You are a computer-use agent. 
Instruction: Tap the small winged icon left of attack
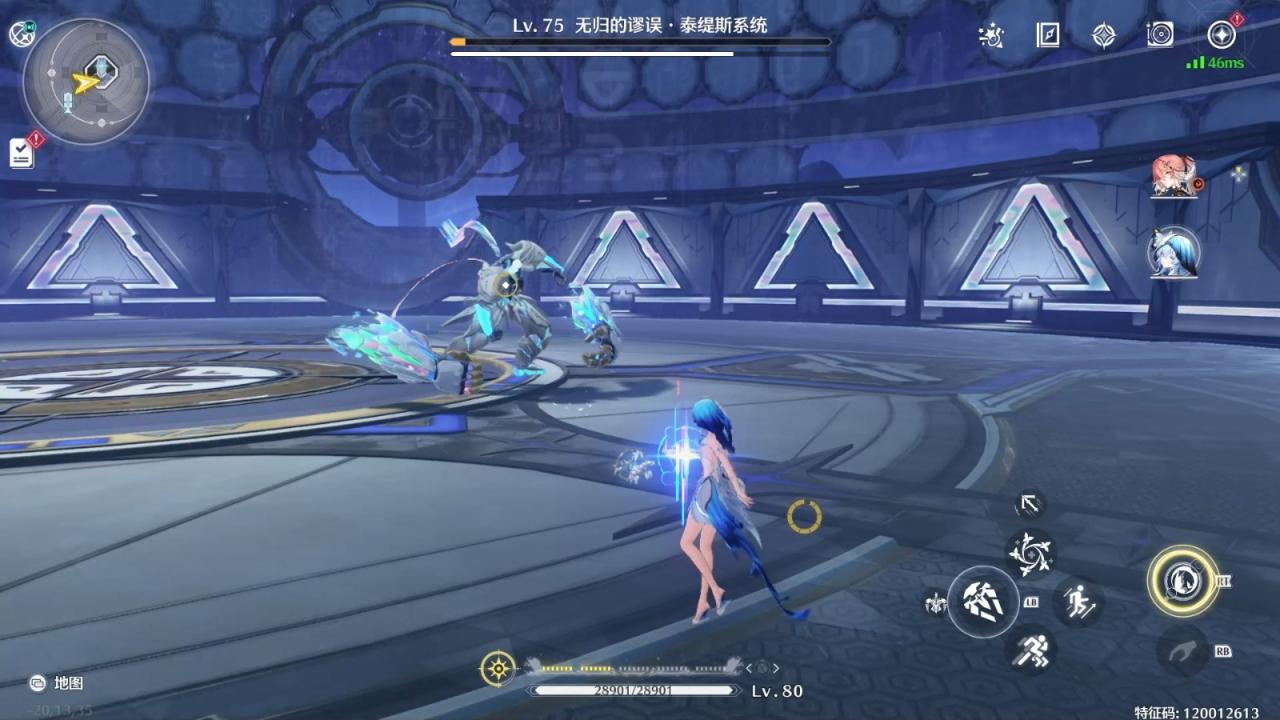click(935, 602)
